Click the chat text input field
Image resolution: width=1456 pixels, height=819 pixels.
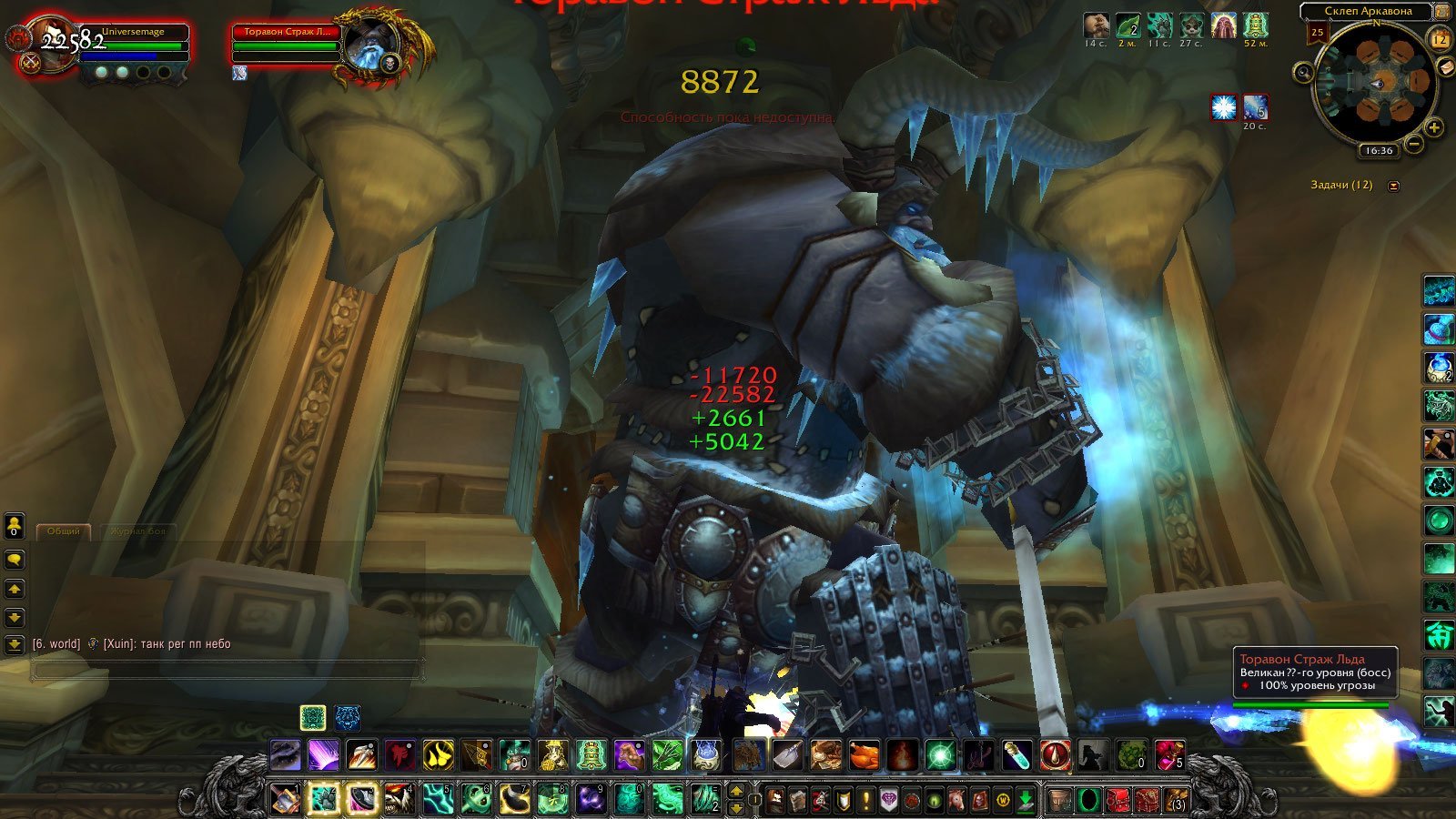pos(227,671)
